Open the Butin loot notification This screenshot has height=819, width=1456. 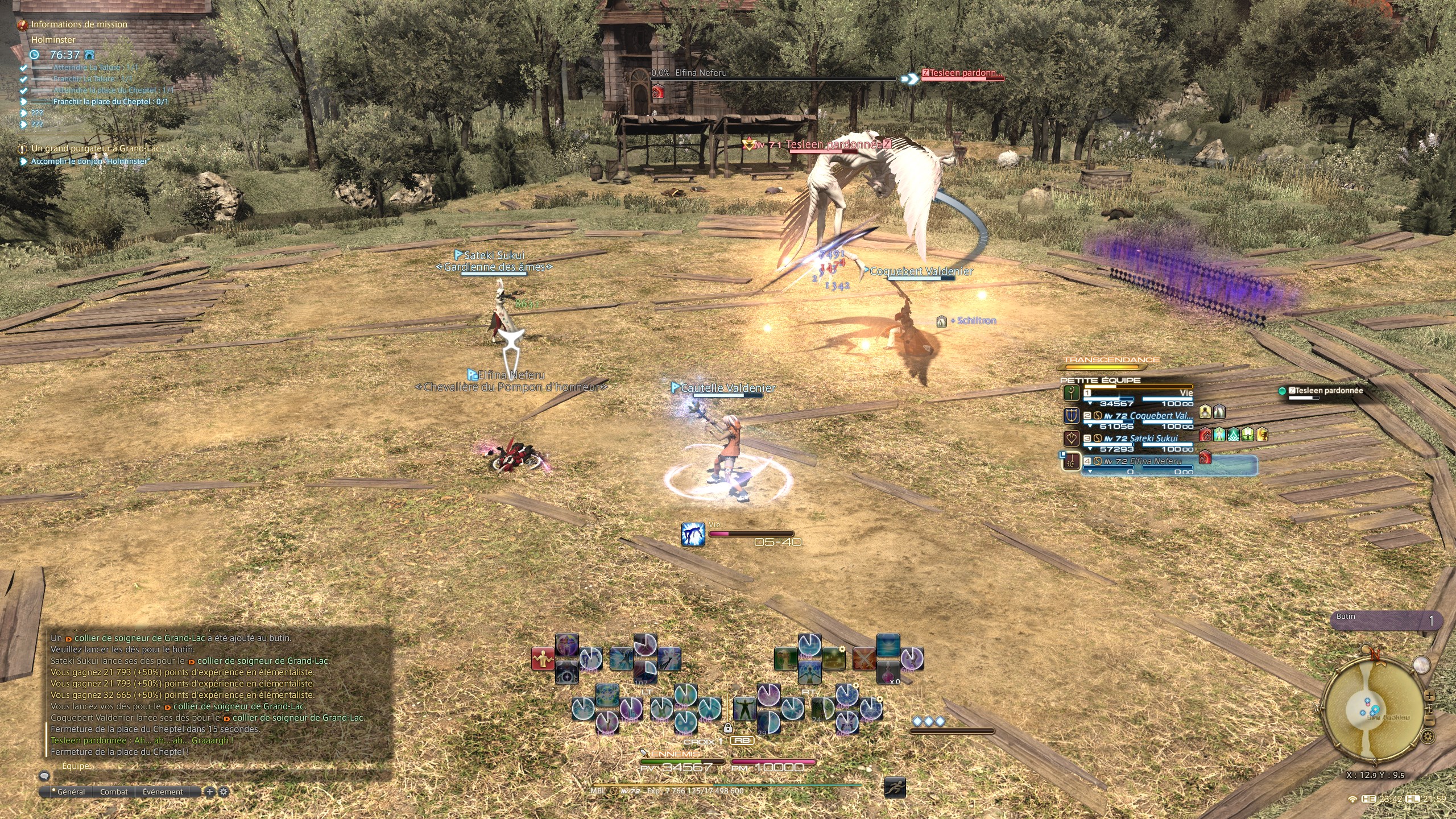(1389, 621)
